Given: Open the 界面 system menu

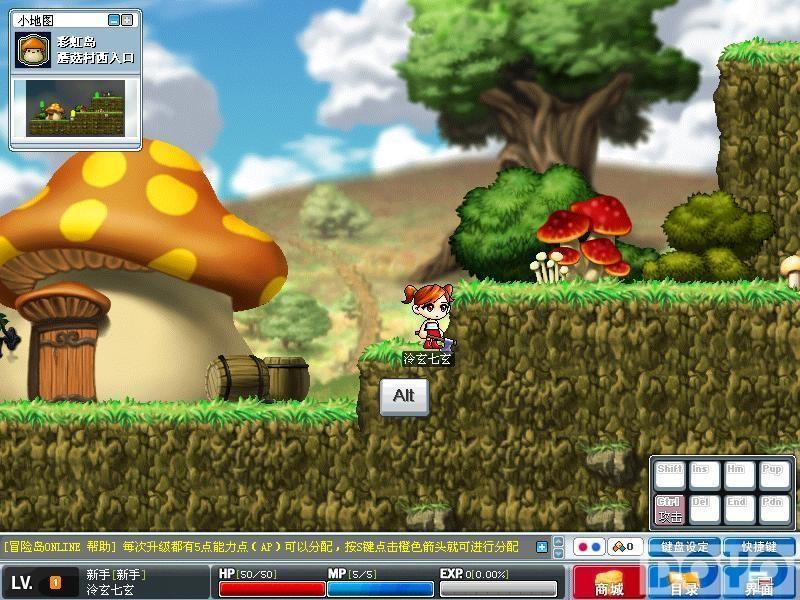Looking at the screenshot, I should point(760,582).
